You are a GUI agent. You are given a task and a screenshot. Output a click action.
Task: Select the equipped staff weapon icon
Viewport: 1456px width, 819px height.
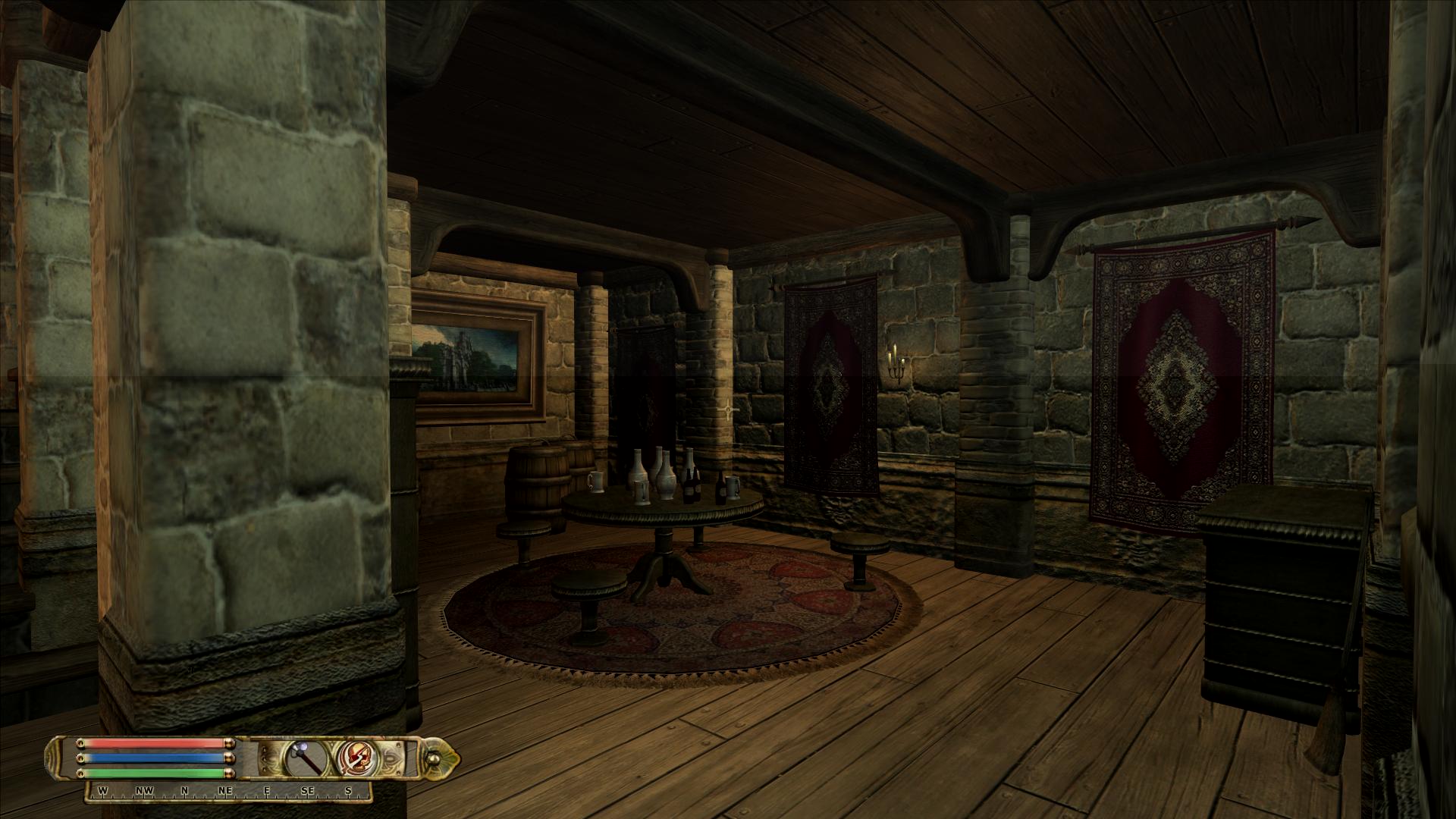[x=306, y=757]
